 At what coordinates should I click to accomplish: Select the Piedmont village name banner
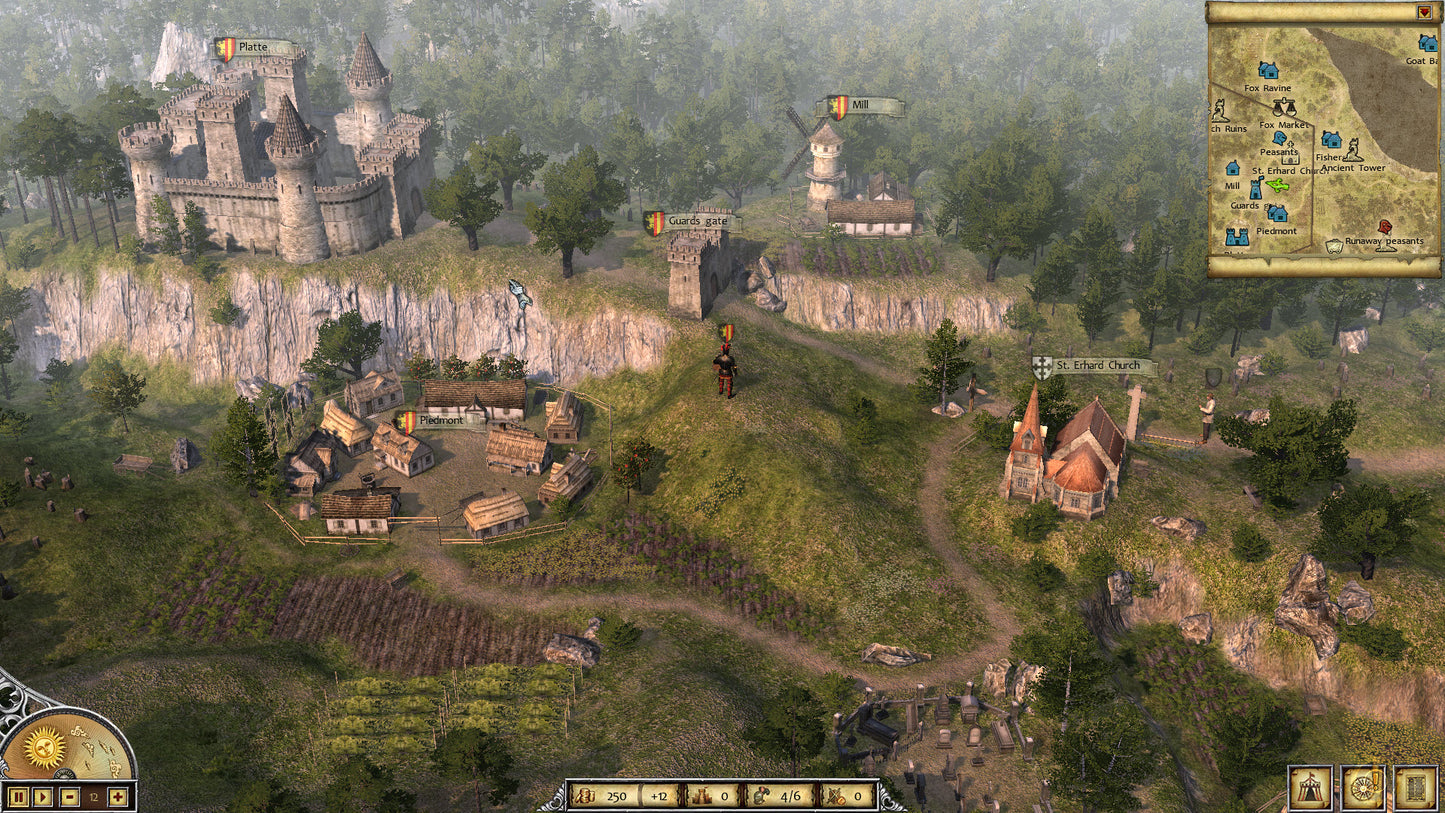pos(439,421)
